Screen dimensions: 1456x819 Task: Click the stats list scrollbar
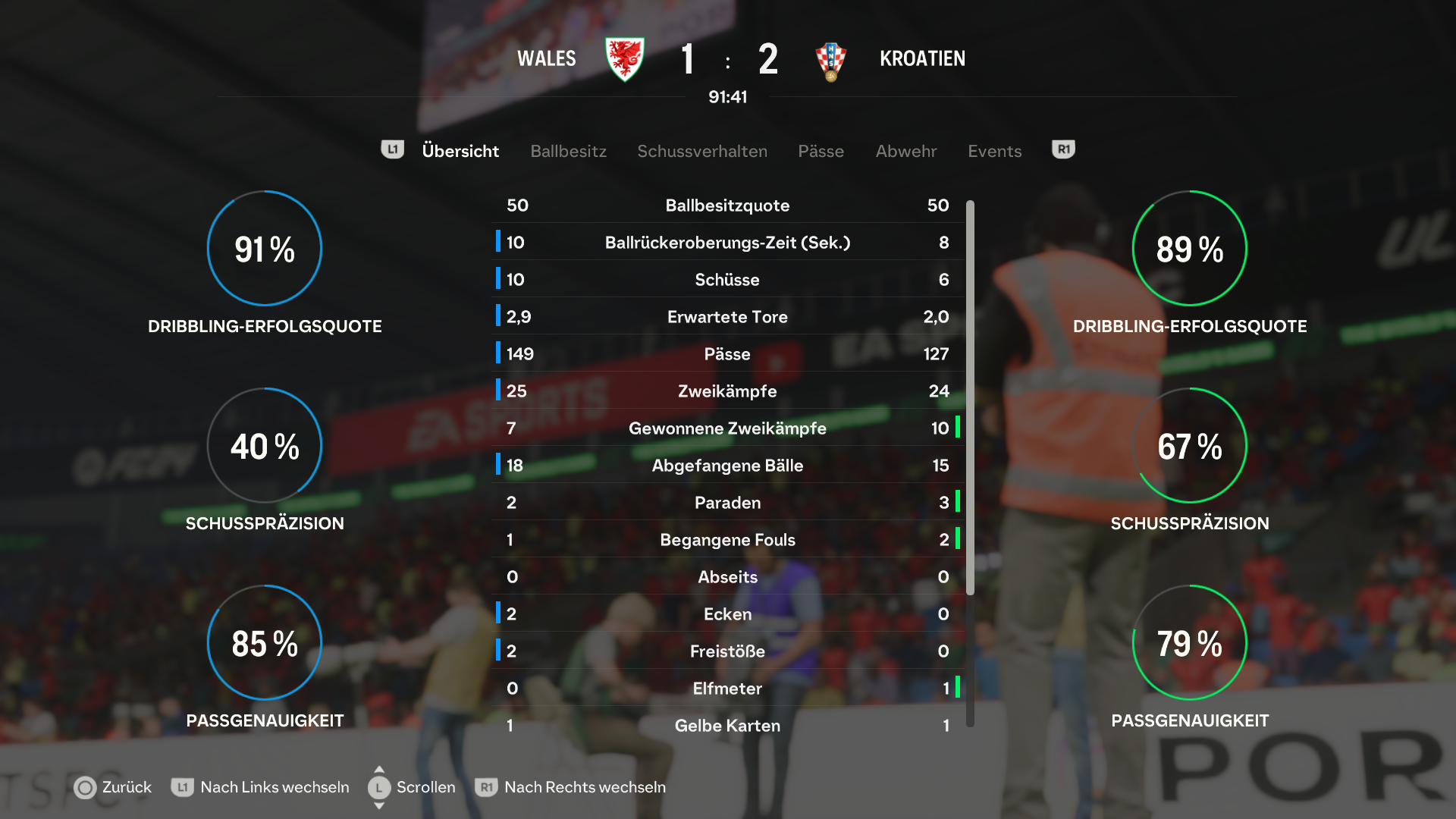coord(970,394)
